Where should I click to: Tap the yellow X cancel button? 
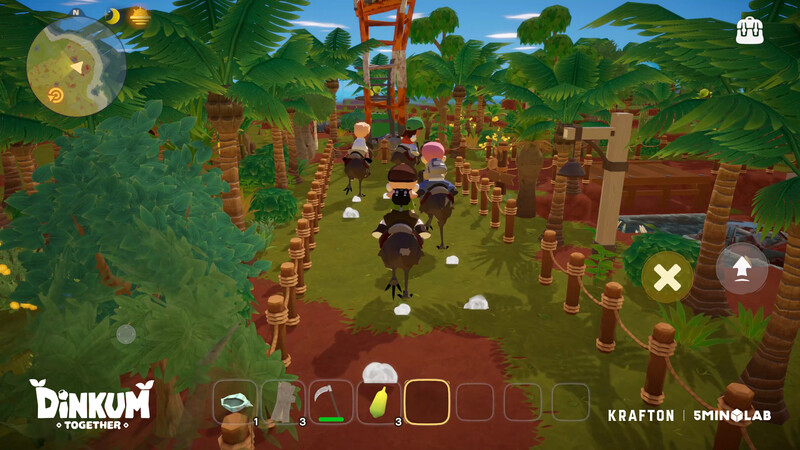click(x=667, y=278)
